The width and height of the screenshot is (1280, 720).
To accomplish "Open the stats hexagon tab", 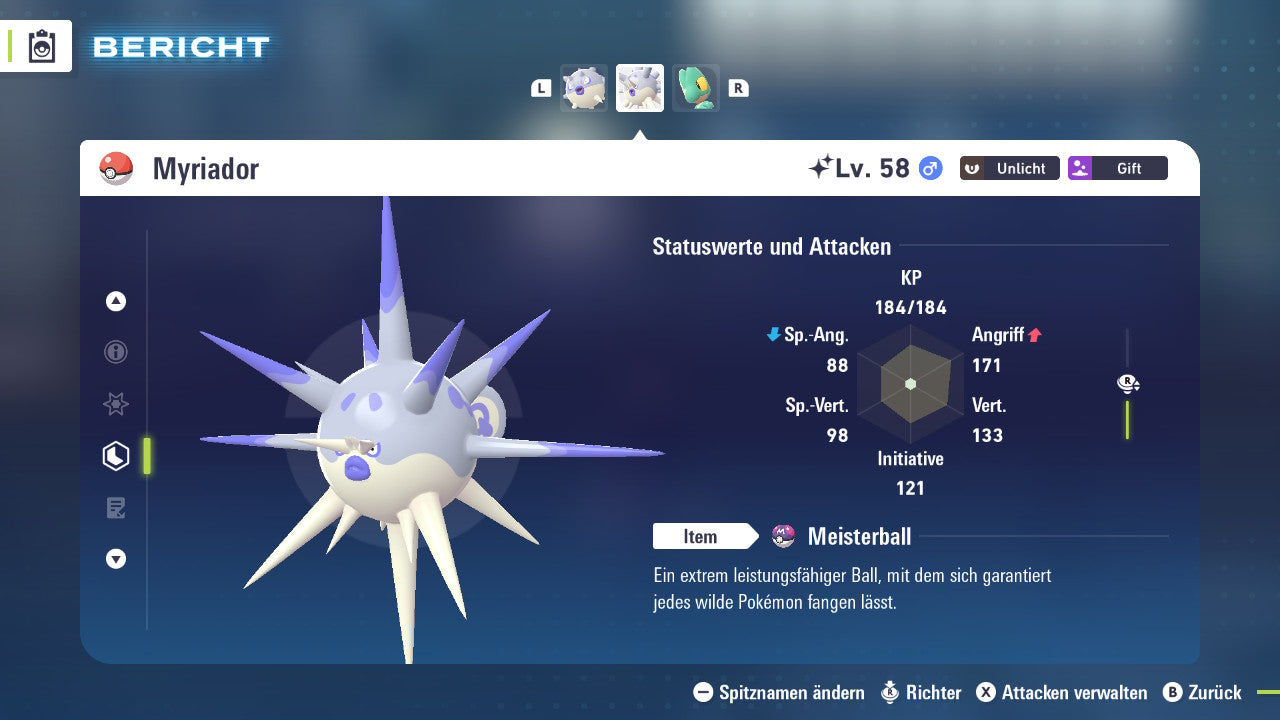I will pyautogui.click(x=116, y=456).
